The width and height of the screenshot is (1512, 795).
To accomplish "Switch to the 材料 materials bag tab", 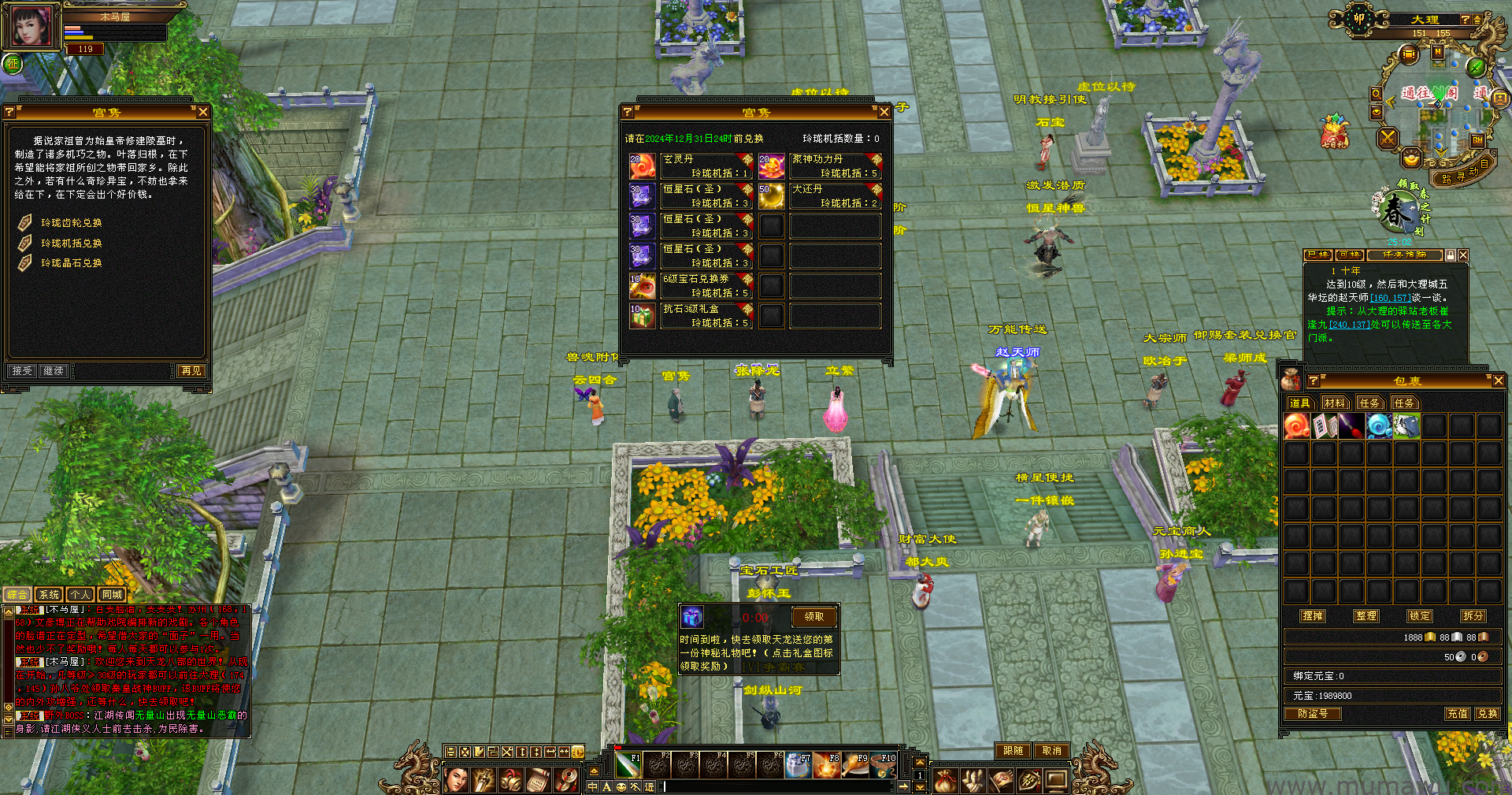I will click(1334, 403).
